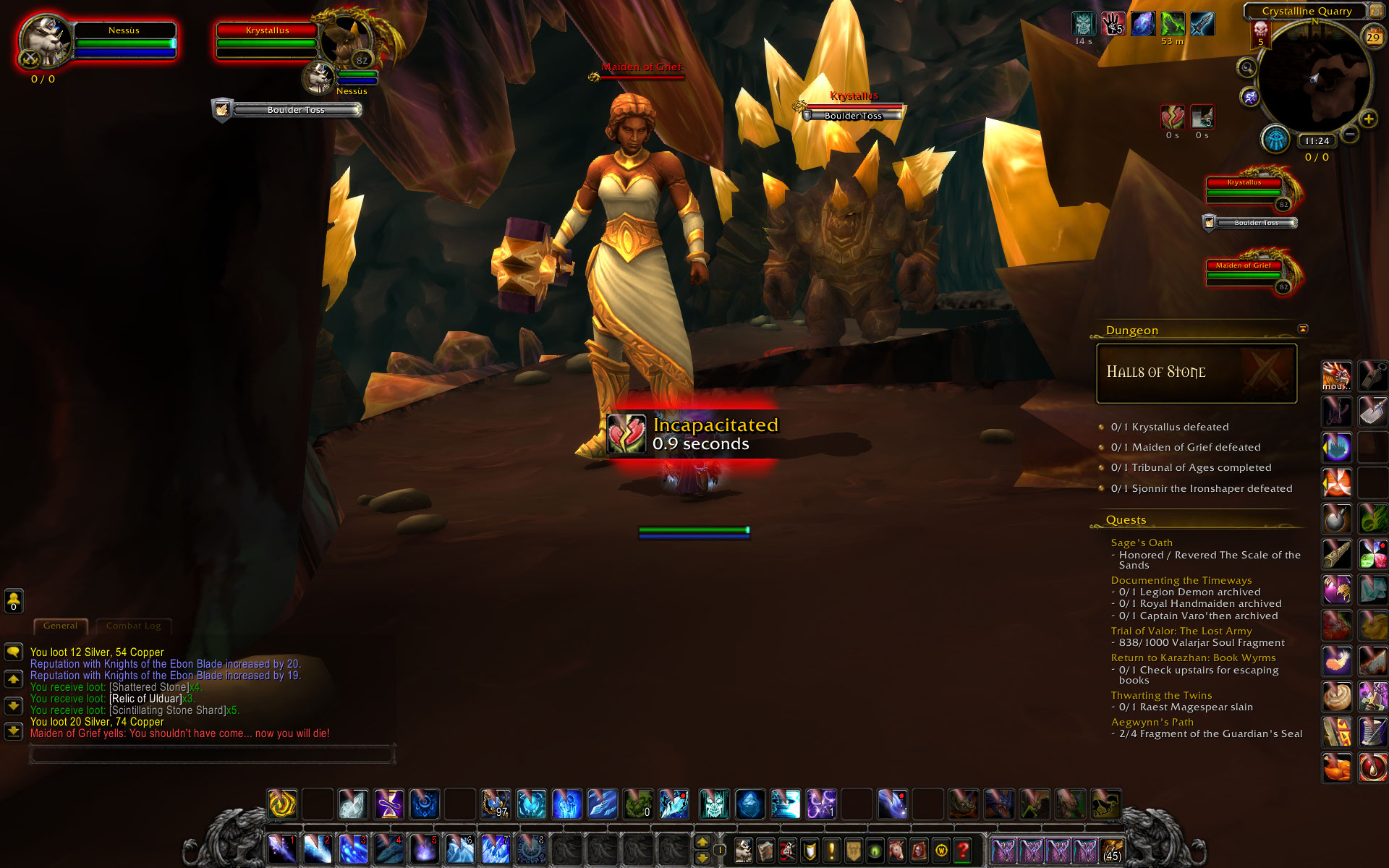Click the dungeon difficulty skull banner
Image resolution: width=1389 pixels, height=868 pixels.
[1261, 33]
